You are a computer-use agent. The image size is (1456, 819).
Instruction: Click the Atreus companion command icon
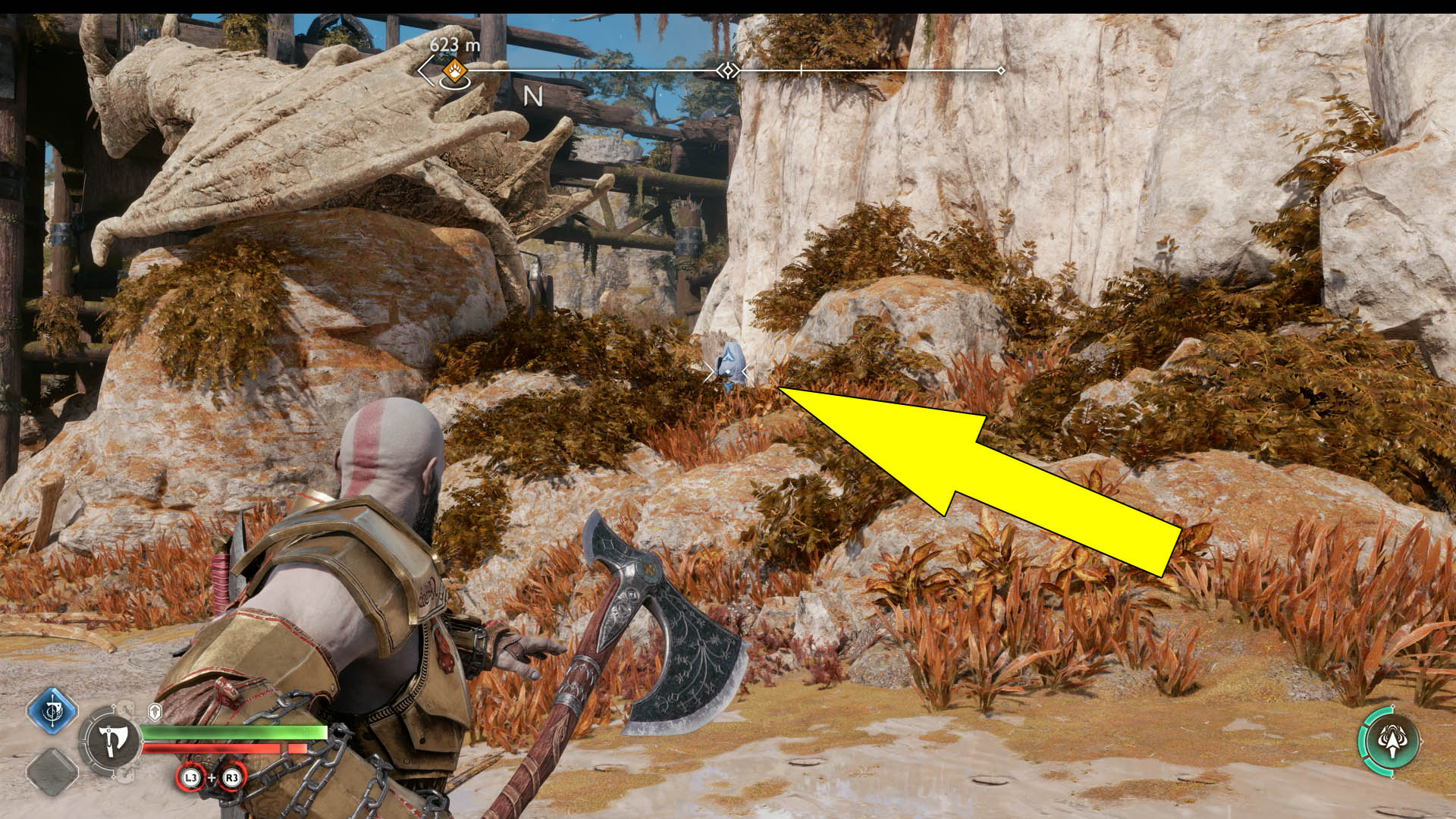pyautogui.click(x=1392, y=739)
